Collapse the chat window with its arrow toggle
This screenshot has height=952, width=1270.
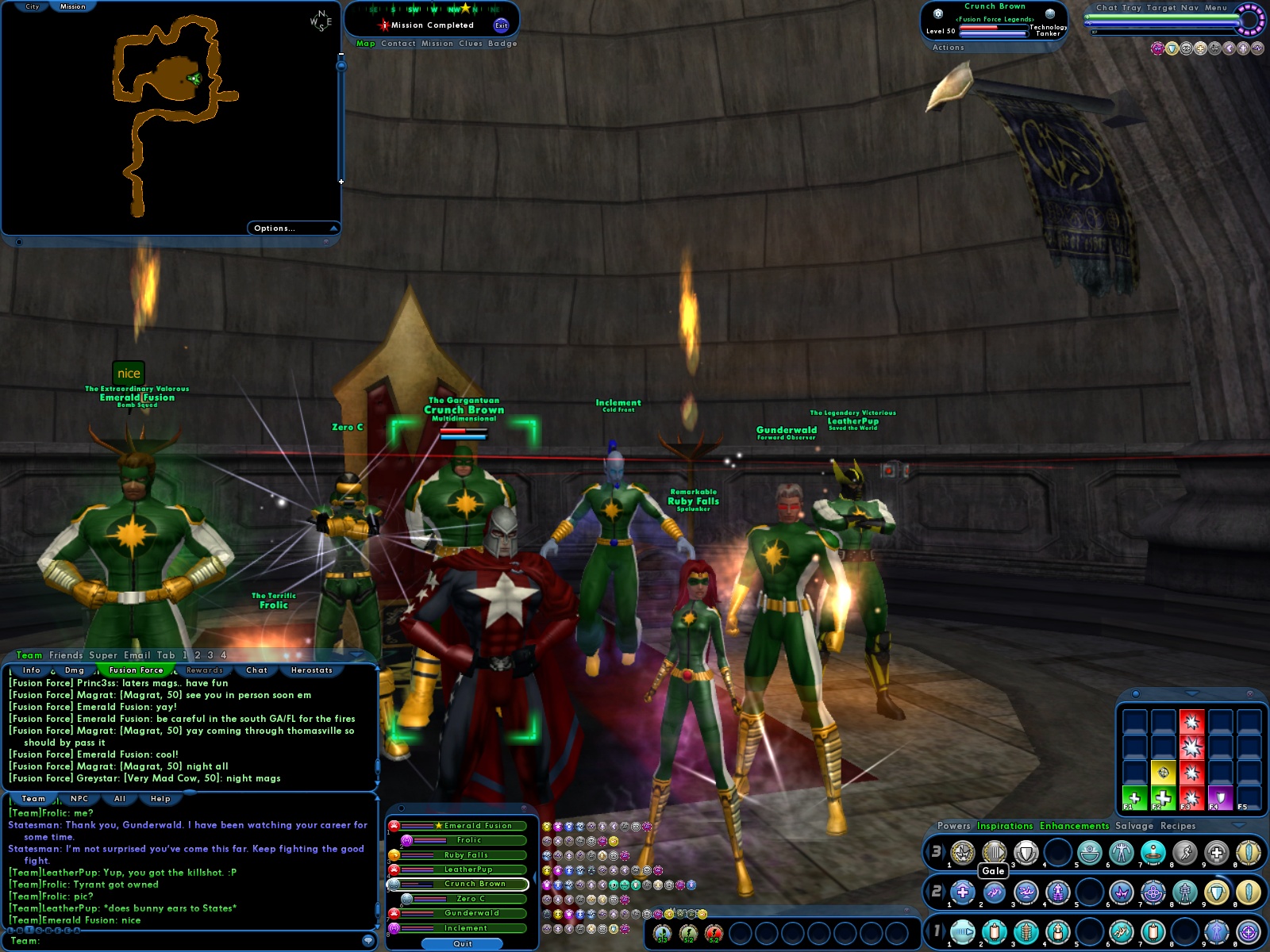[x=355, y=655]
